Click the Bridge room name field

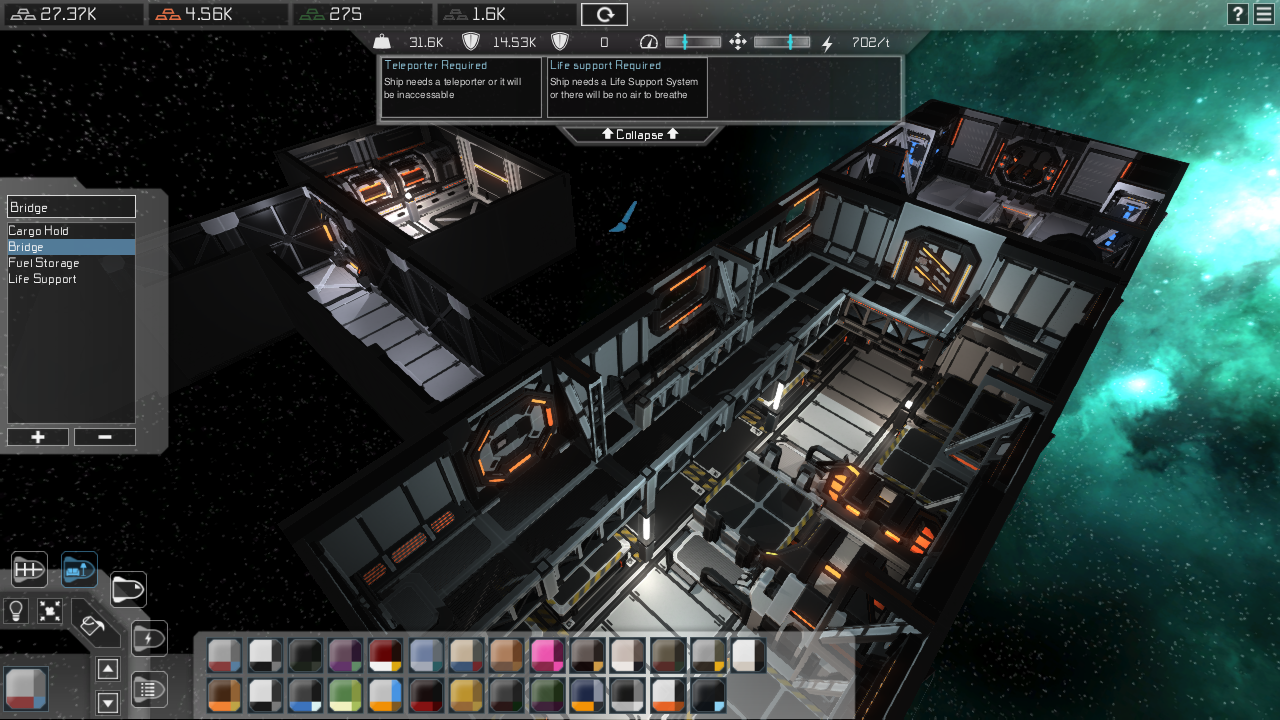pyautogui.click(x=71, y=206)
